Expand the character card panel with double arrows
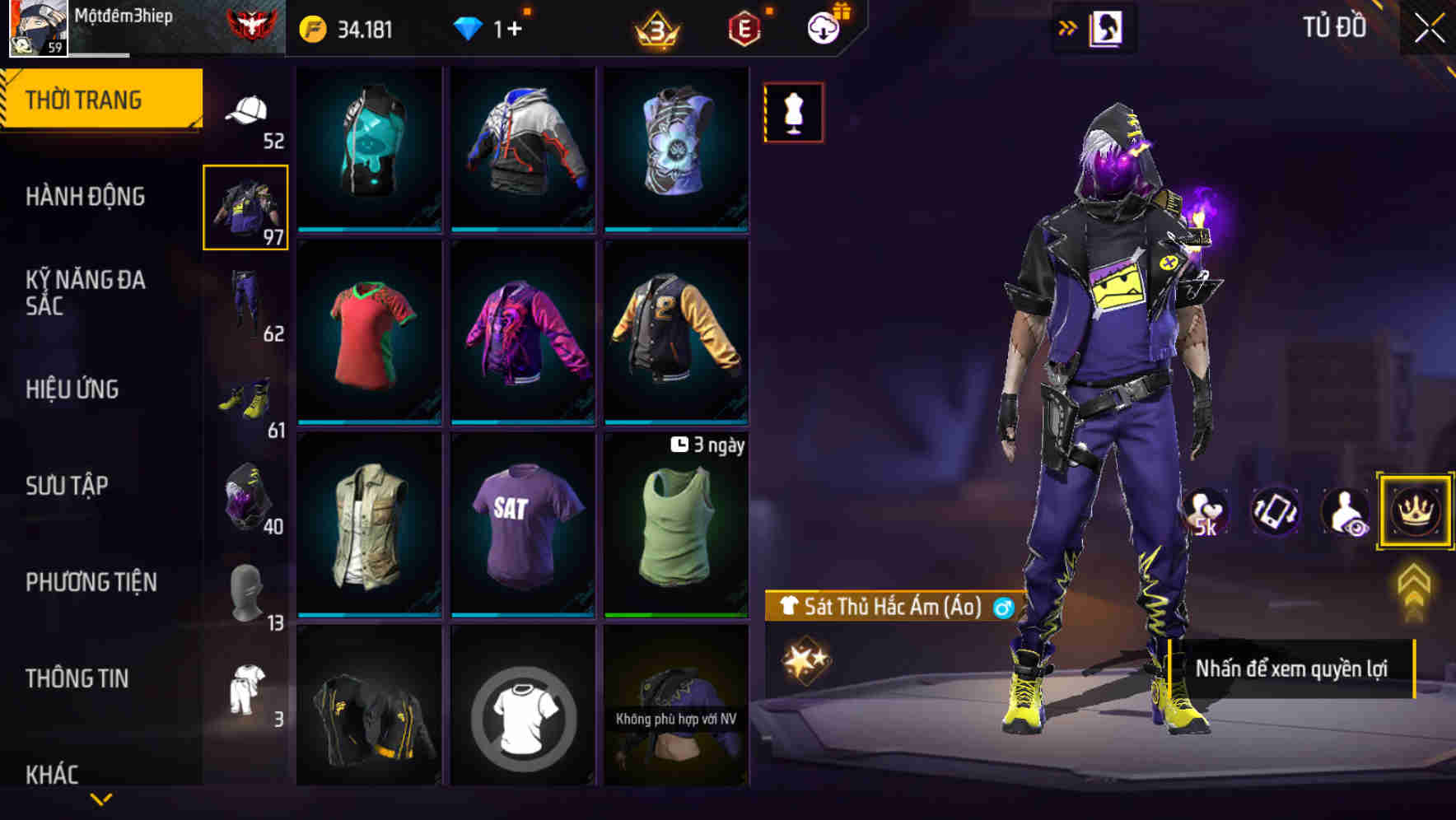 point(1068,26)
